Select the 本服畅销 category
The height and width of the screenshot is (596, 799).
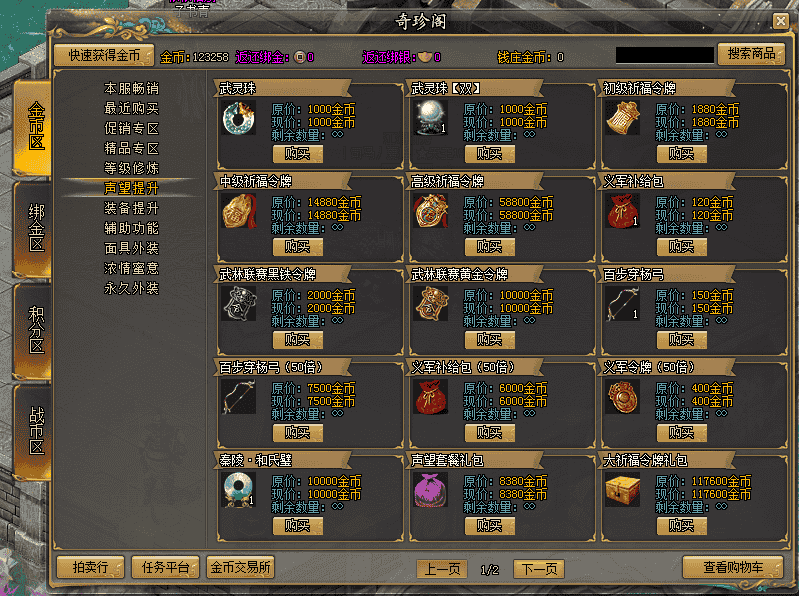131,88
